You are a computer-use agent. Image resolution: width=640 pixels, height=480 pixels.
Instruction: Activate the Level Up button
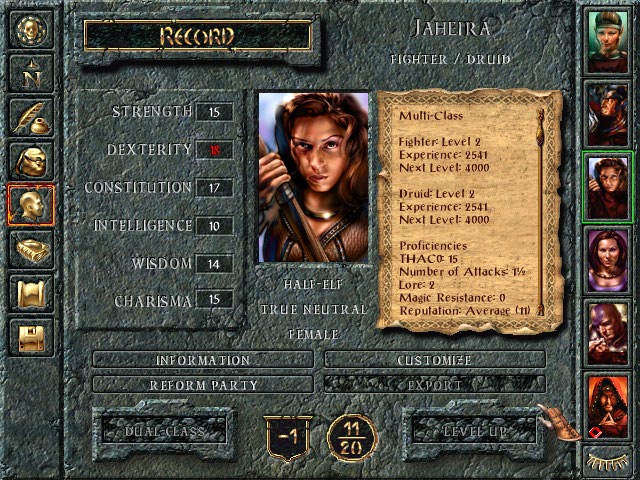(477, 431)
